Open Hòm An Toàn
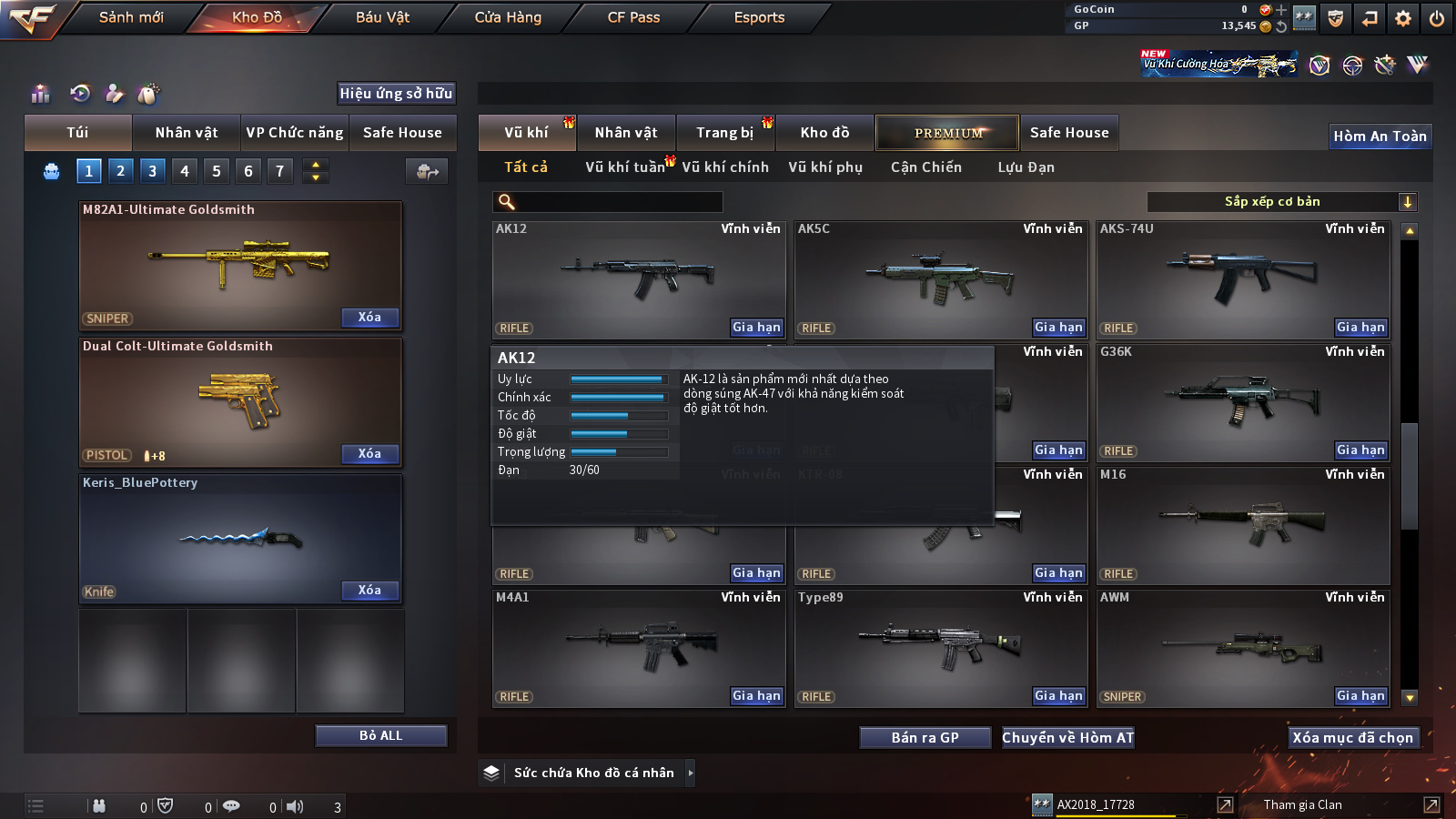 coord(1380,136)
